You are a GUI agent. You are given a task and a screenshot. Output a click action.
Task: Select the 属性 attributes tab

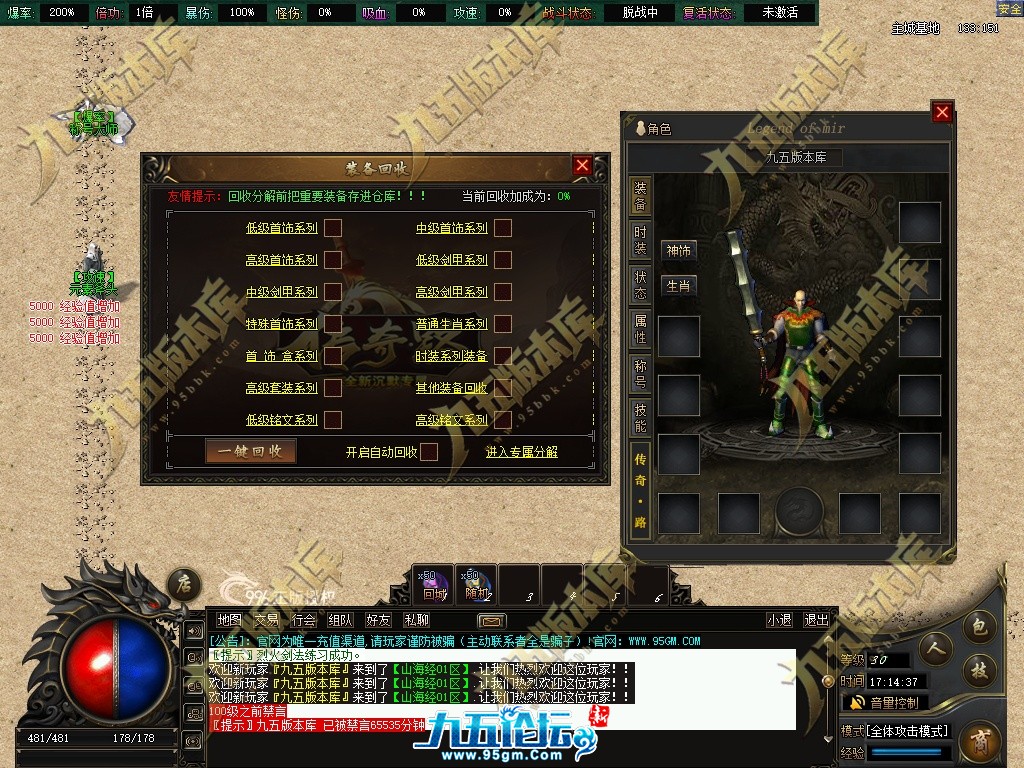(640, 329)
